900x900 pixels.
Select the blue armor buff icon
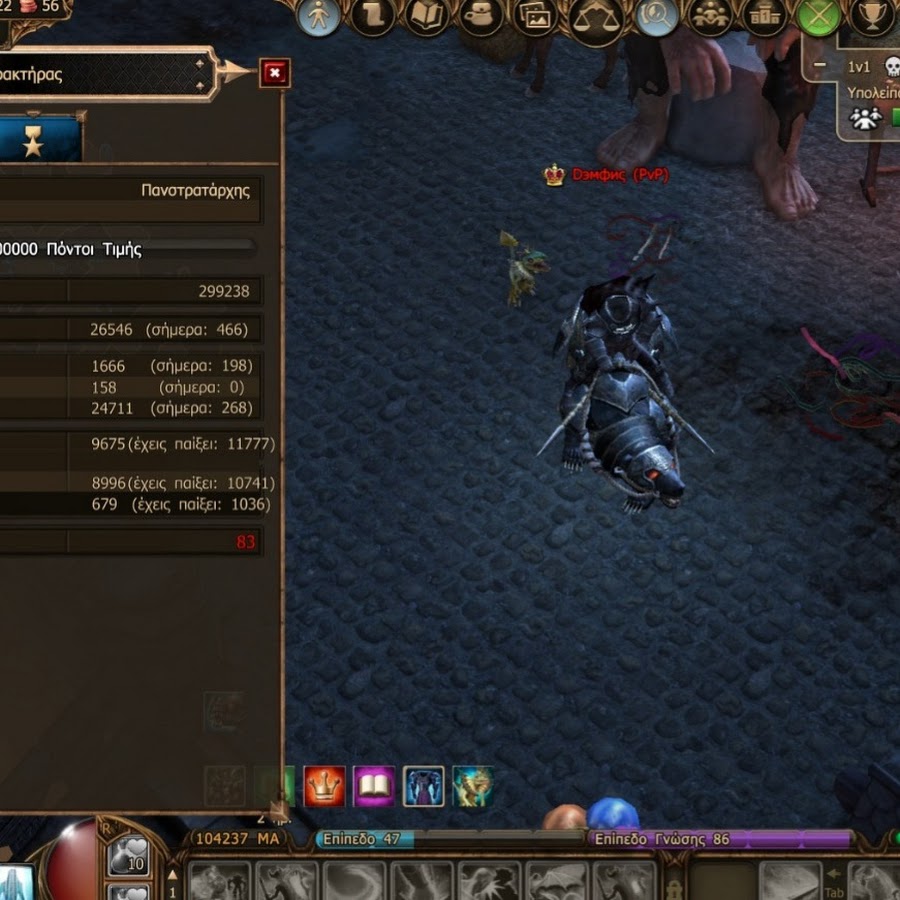423,787
